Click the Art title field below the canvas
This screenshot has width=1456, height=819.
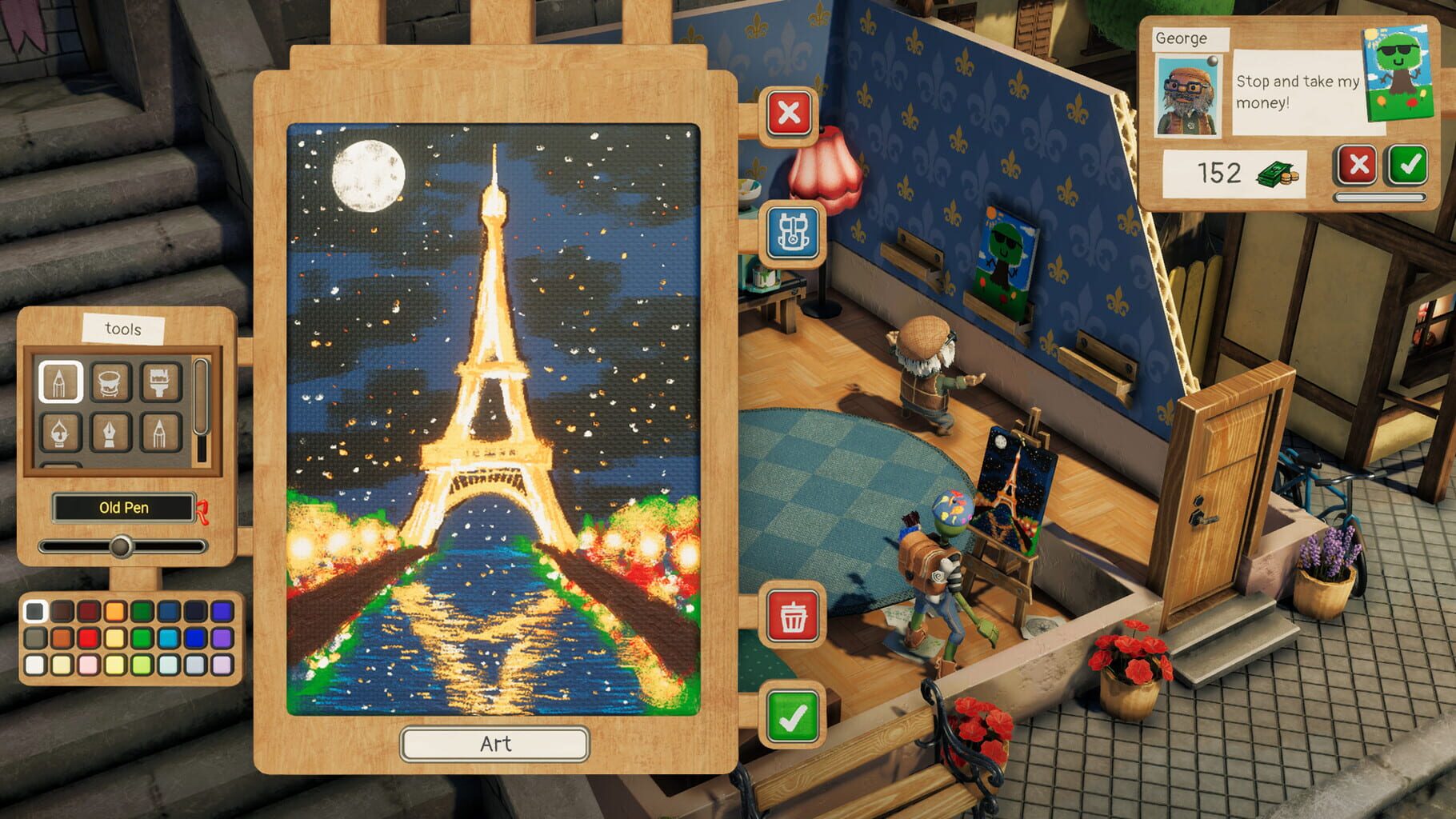tap(494, 744)
